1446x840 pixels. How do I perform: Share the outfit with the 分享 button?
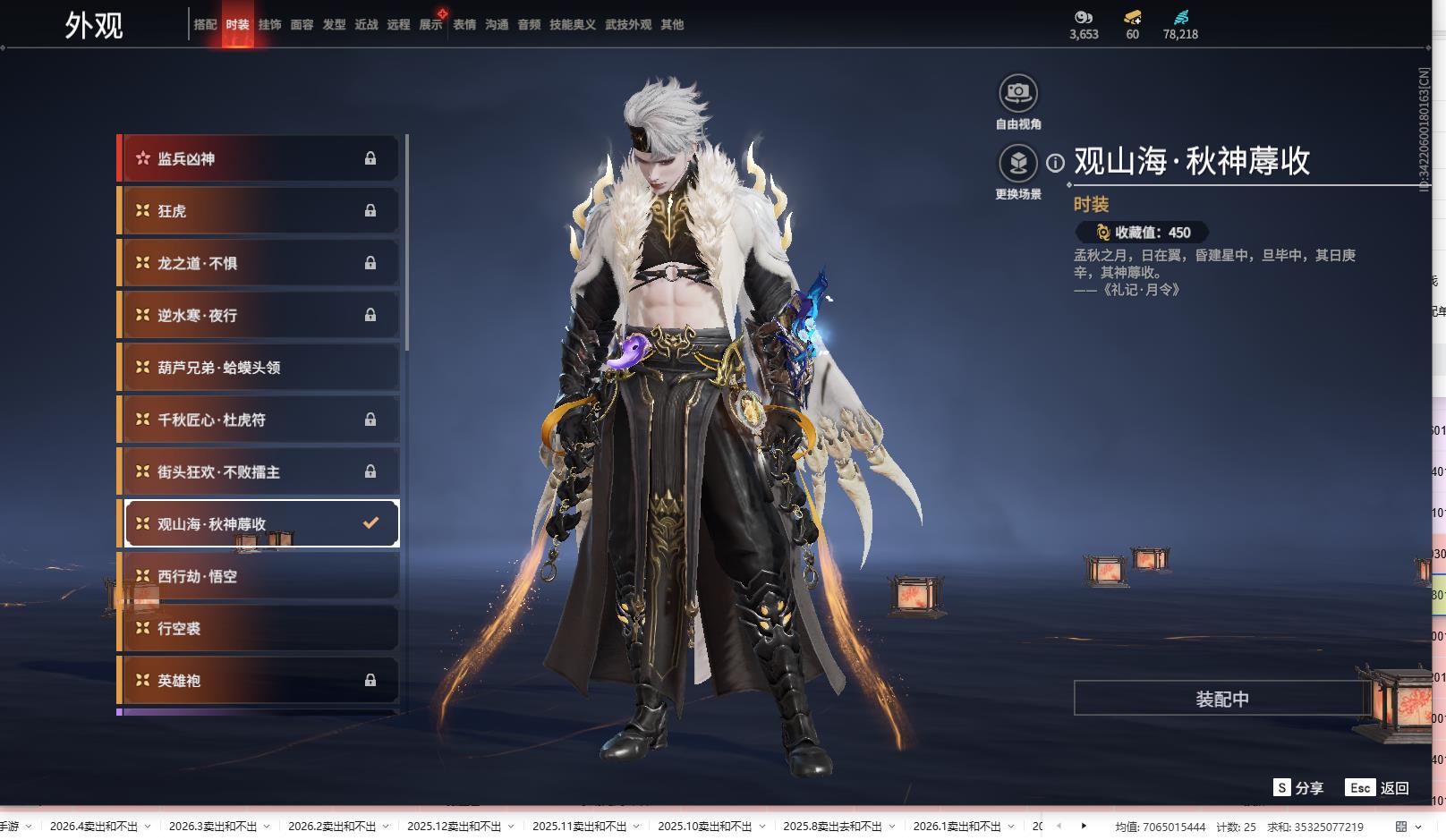click(x=1298, y=788)
